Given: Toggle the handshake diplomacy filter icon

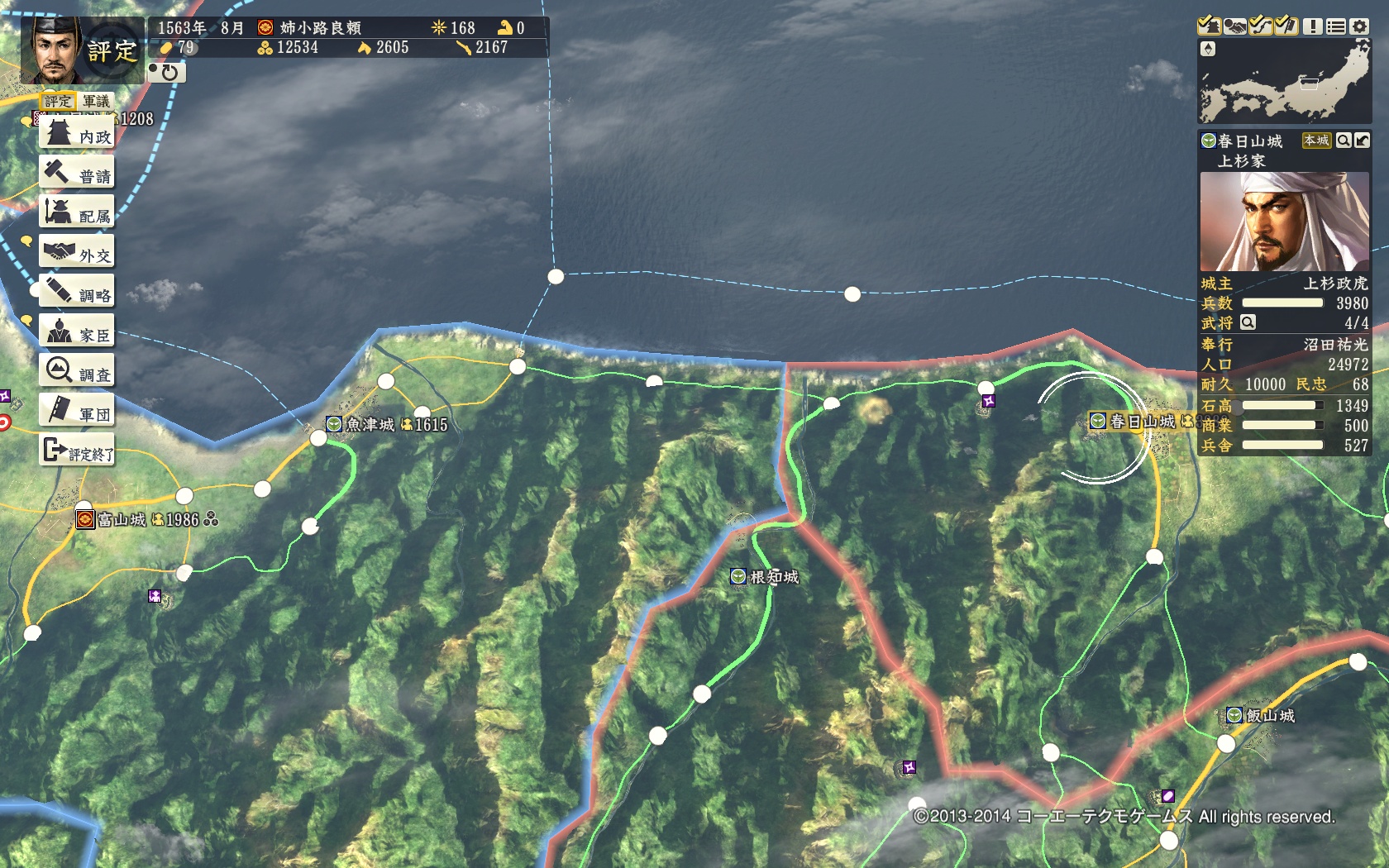Looking at the screenshot, I should click(x=1234, y=26).
